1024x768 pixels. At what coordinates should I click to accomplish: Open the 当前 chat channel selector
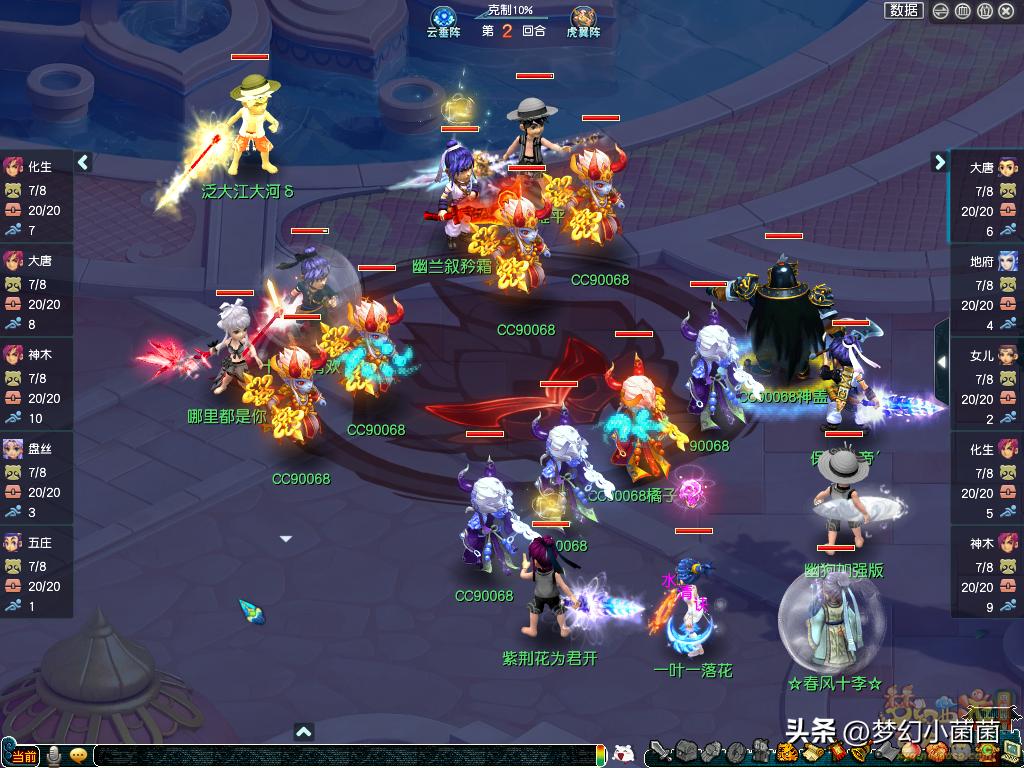(23, 756)
